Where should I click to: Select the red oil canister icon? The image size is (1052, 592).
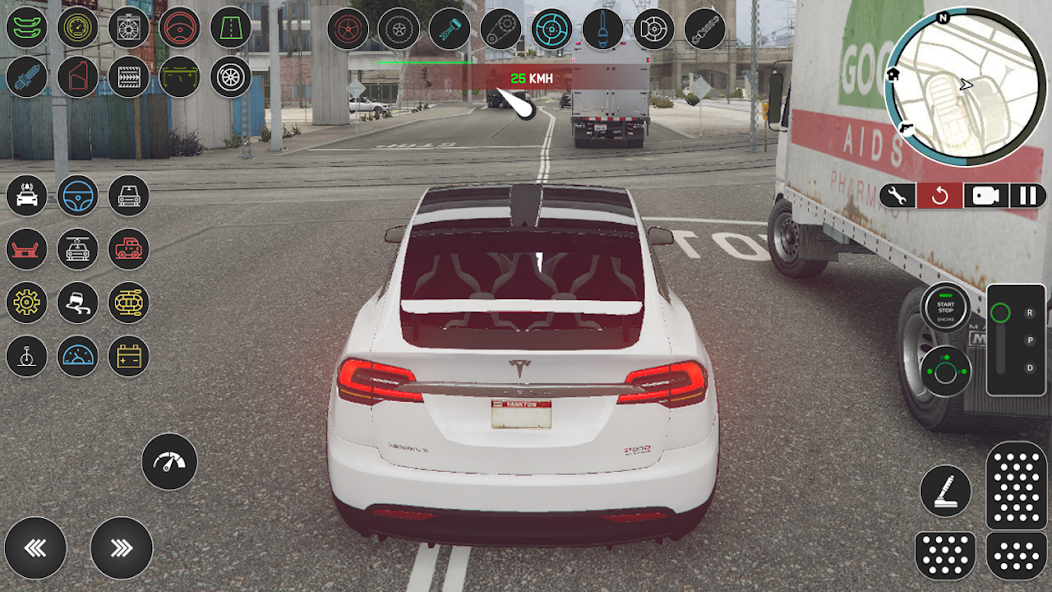(x=78, y=77)
